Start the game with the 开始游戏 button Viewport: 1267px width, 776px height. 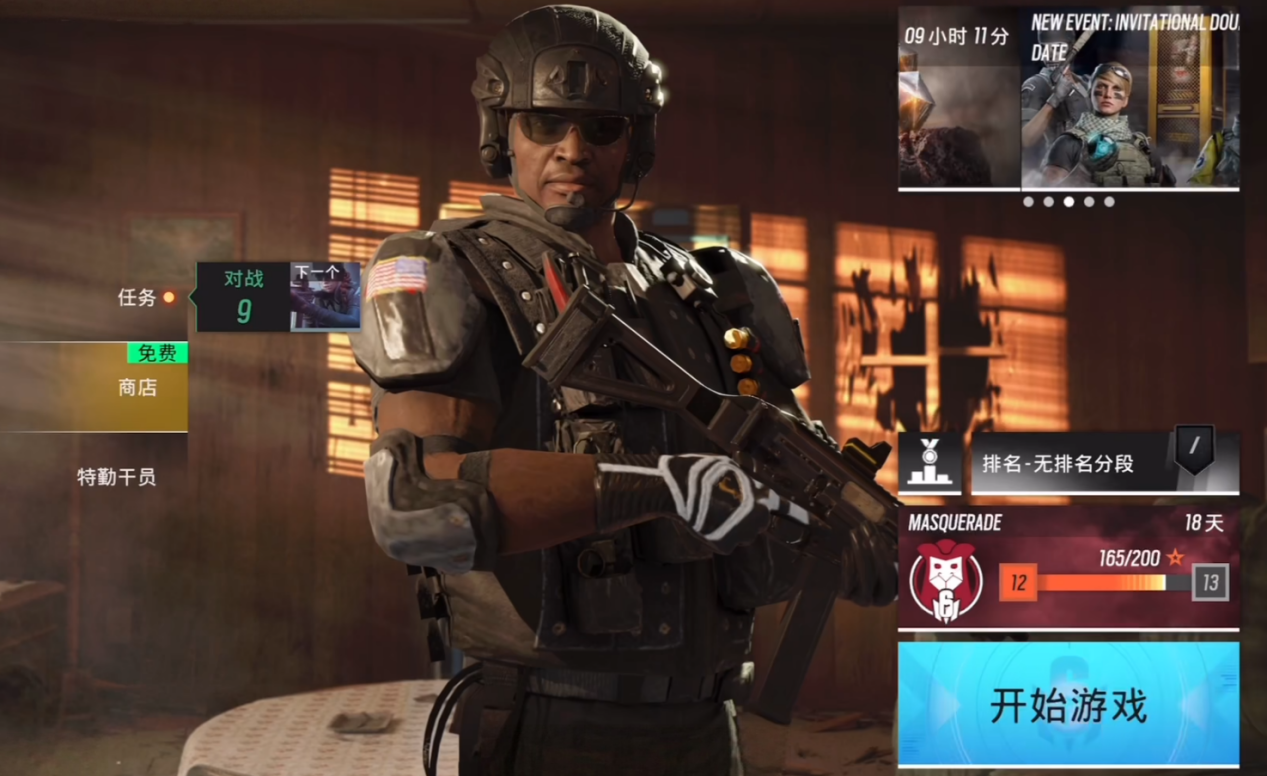[1068, 705]
